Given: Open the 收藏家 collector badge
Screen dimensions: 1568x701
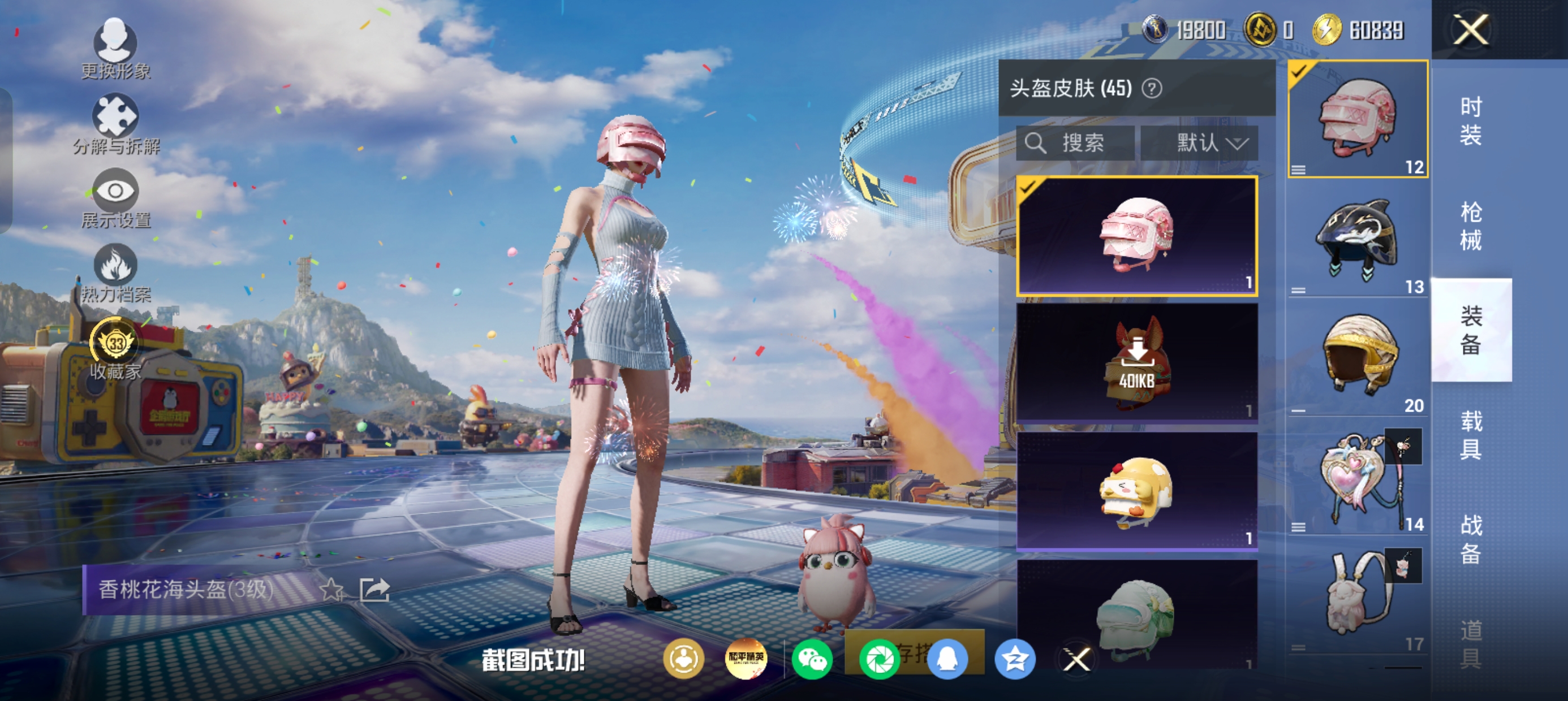Looking at the screenshot, I should point(115,348).
